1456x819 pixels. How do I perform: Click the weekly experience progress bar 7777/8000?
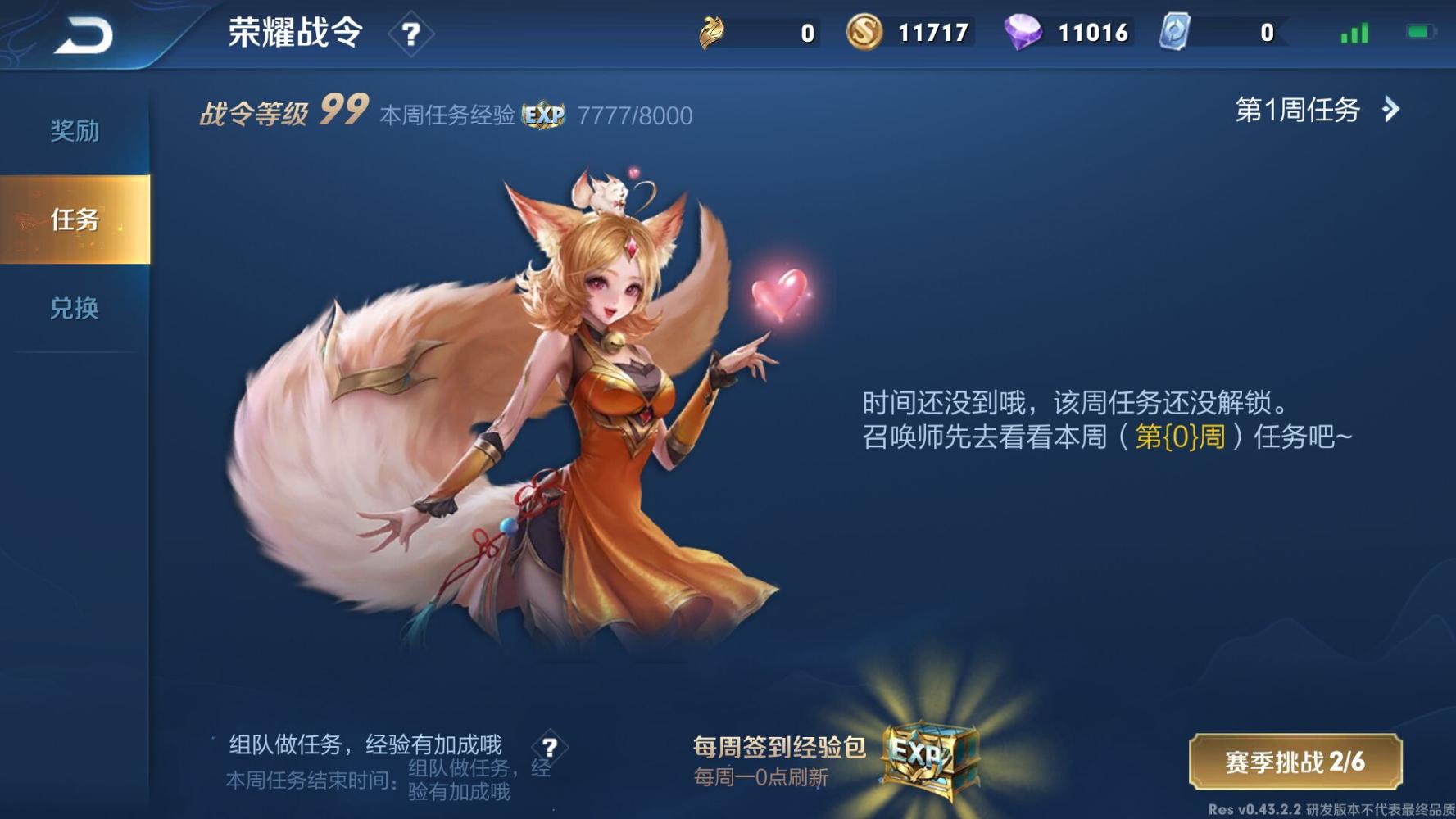tap(635, 116)
